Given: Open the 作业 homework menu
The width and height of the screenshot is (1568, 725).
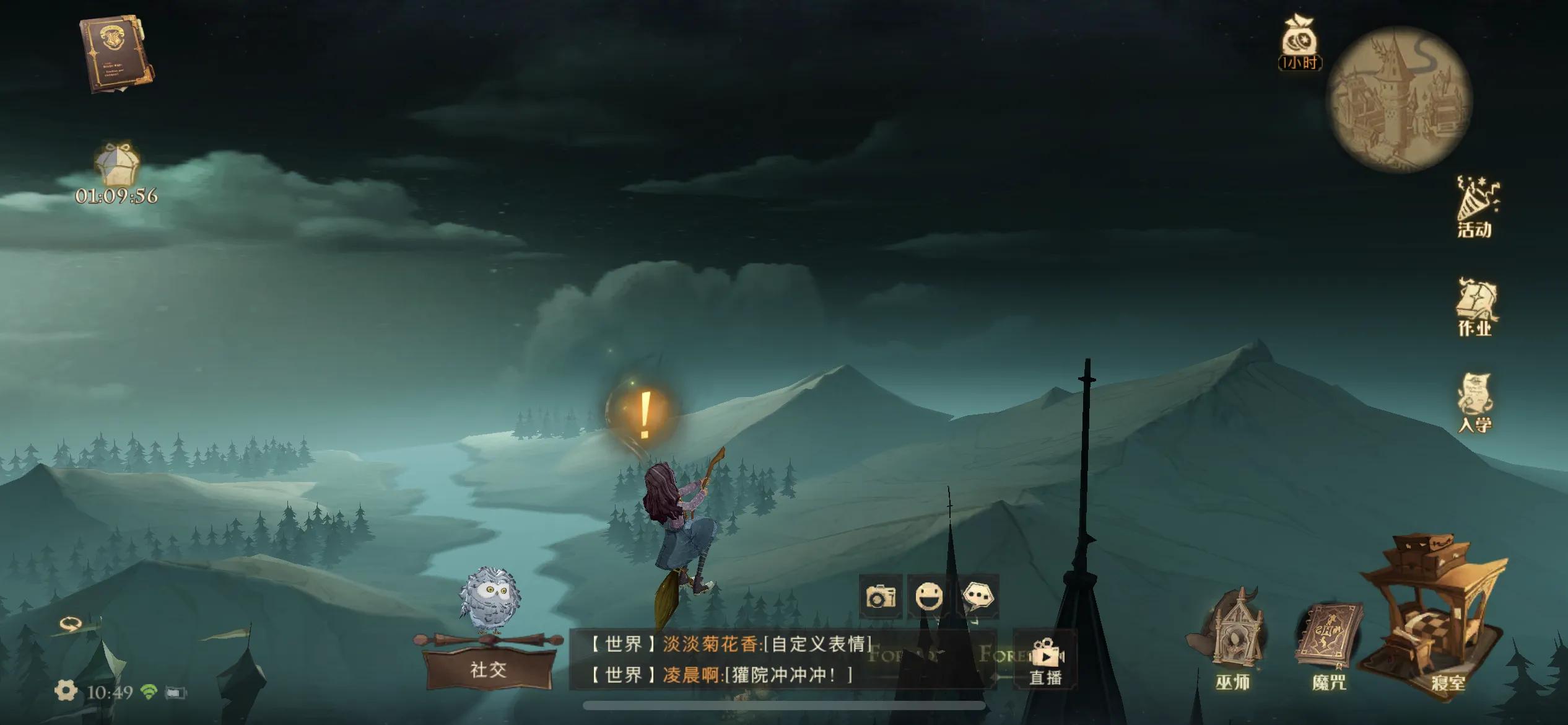Looking at the screenshot, I should (1476, 308).
